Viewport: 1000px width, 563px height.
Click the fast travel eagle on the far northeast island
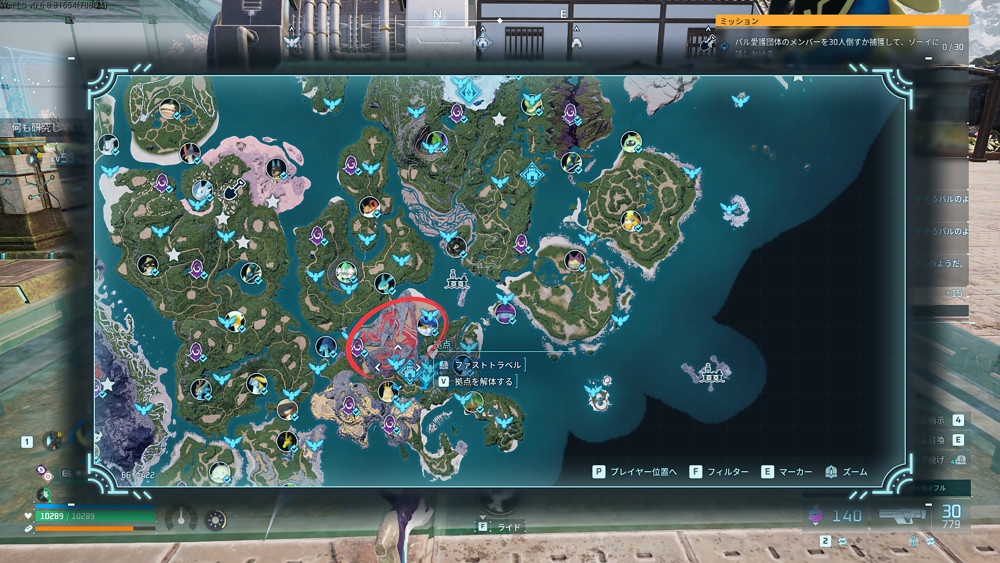tap(741, 100)
